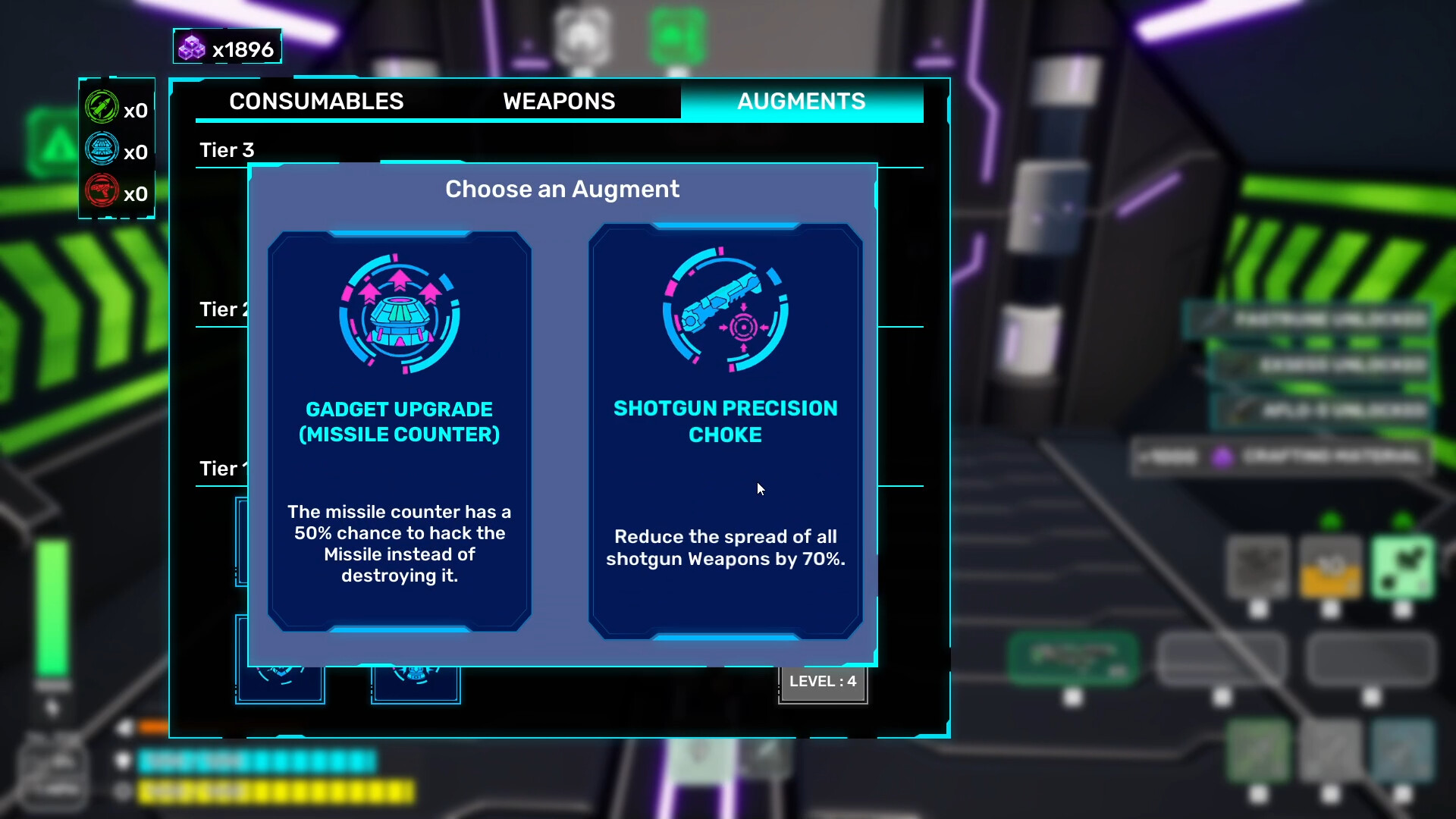This screenshot has width=1456, height=819.
Task: Select the Shotgun Precision Choke augment card
Action: click(x=725, y=431)
